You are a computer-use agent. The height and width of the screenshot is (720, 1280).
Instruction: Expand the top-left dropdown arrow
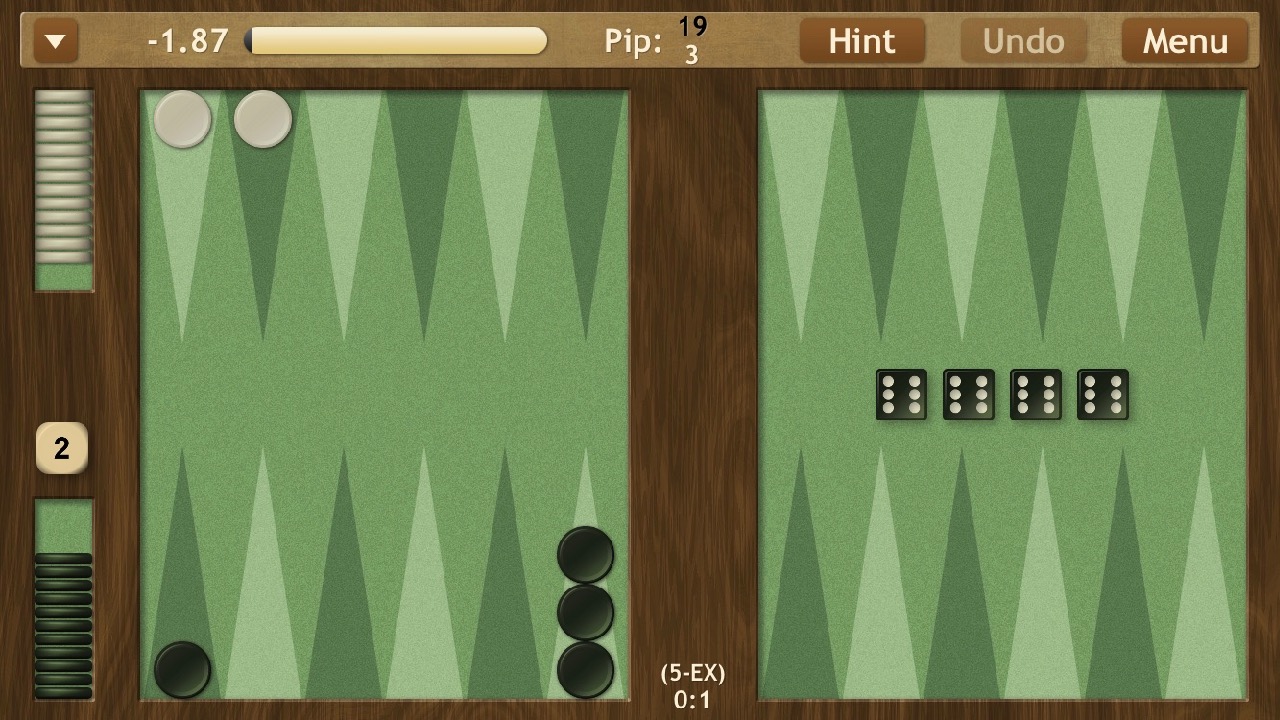pyautogui.click(x=56, y=42)
